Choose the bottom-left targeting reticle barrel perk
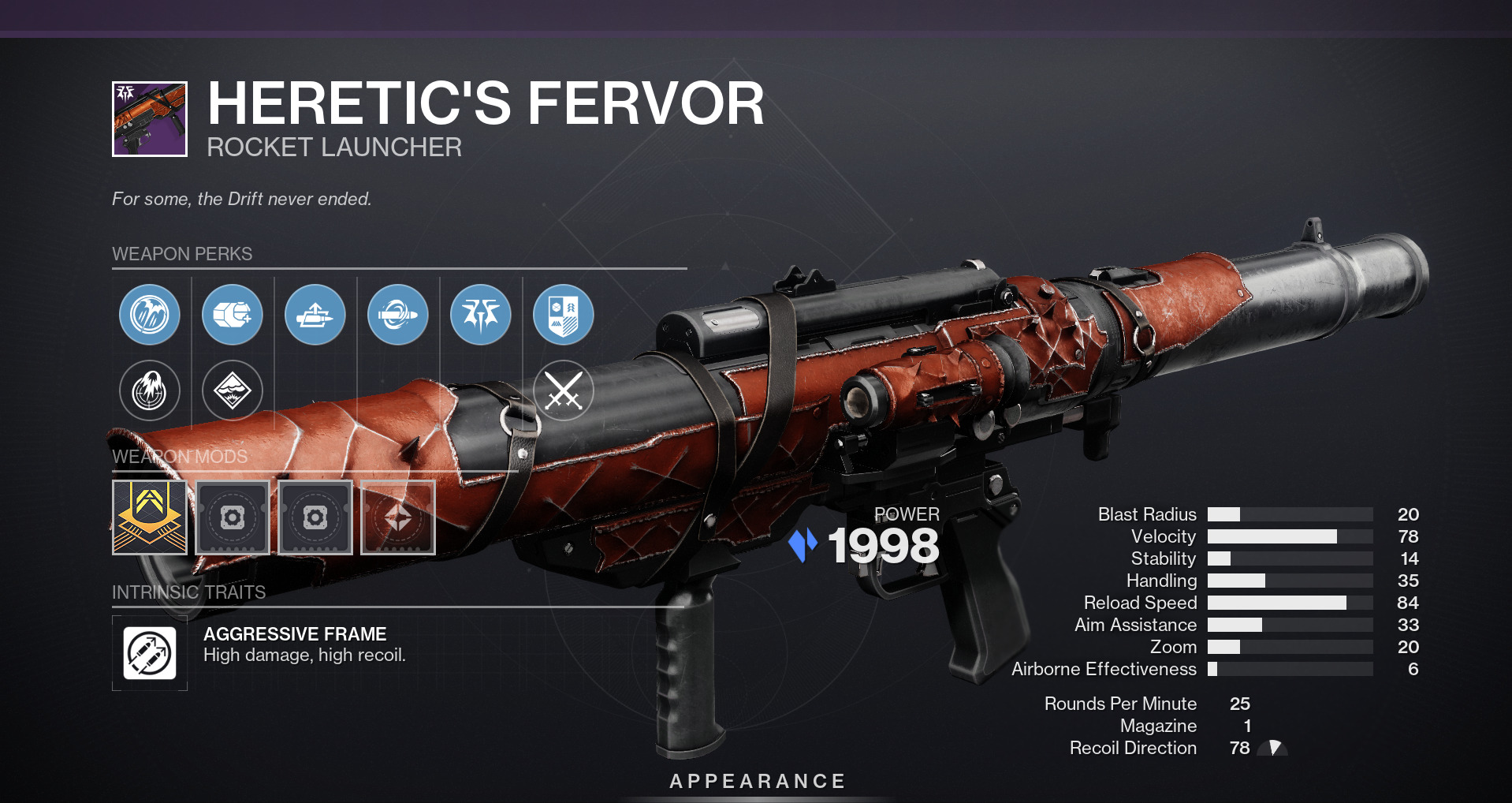This screenshot has height=803, width=1512. click(x=150, y=390)
